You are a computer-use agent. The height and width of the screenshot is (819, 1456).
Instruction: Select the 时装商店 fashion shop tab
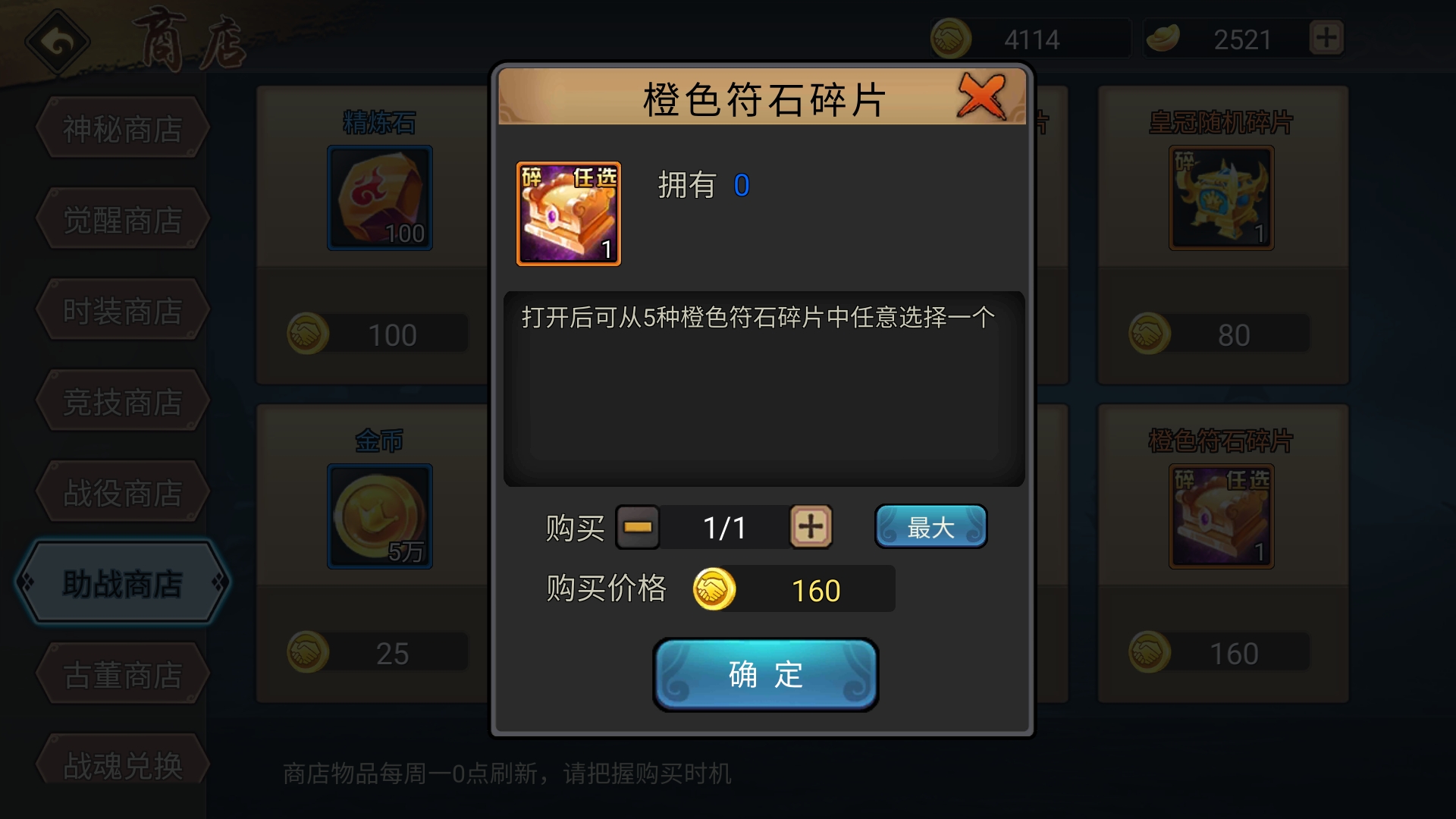pos(121,309)
